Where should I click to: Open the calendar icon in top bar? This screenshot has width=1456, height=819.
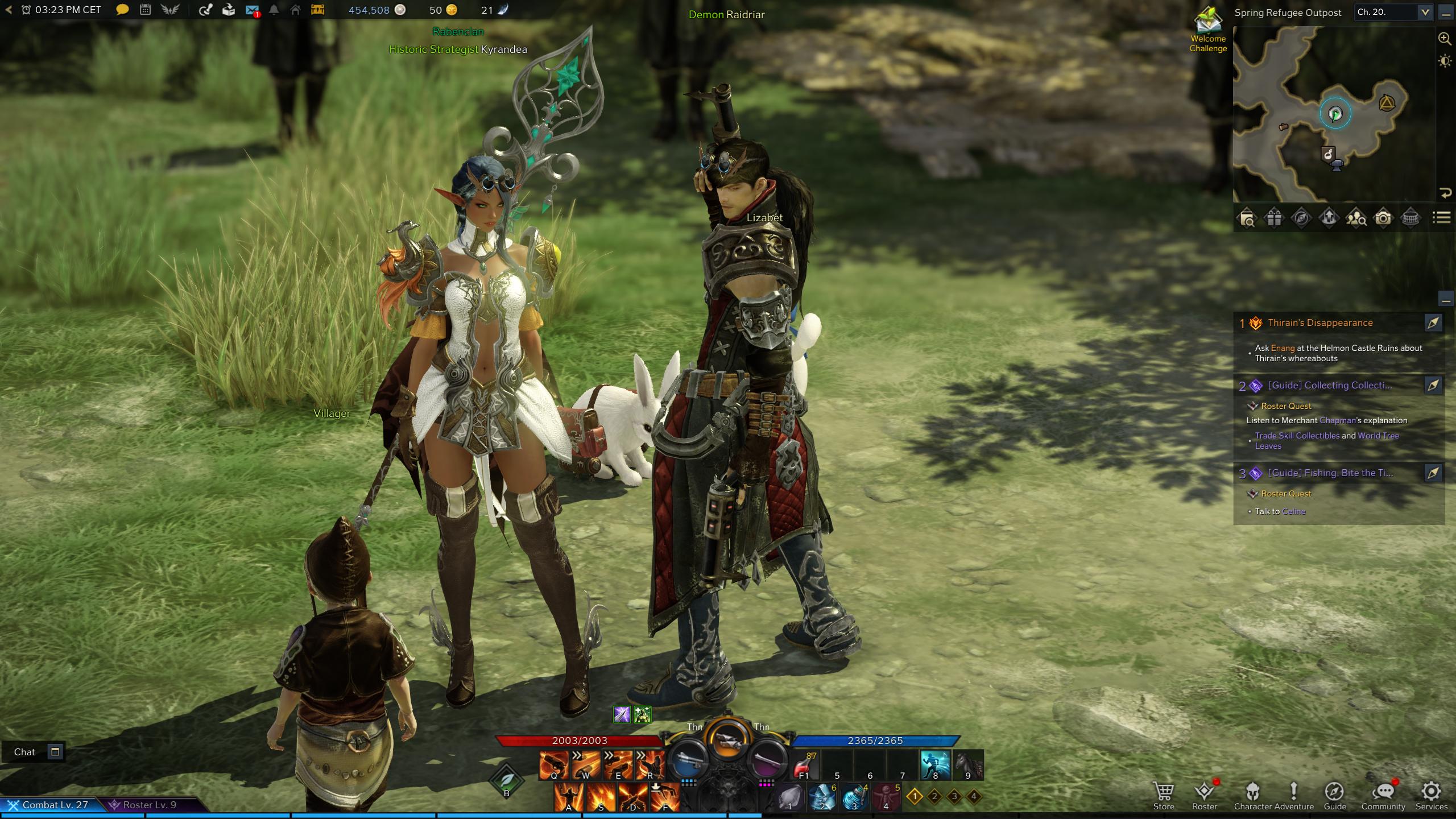point(146,10)
